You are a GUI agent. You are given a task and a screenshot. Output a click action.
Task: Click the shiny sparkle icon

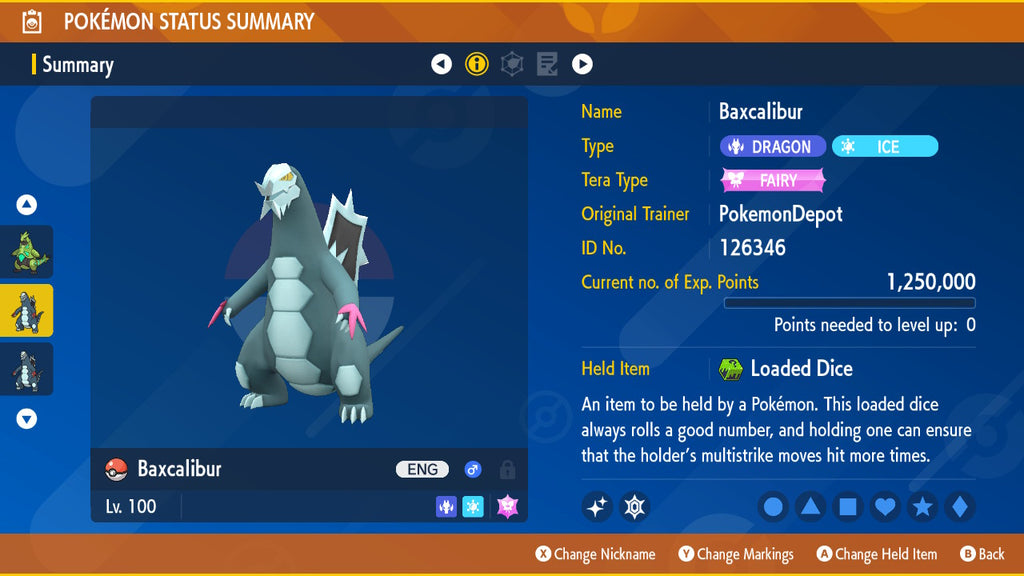pyautogui.click(x=597, y=507)
